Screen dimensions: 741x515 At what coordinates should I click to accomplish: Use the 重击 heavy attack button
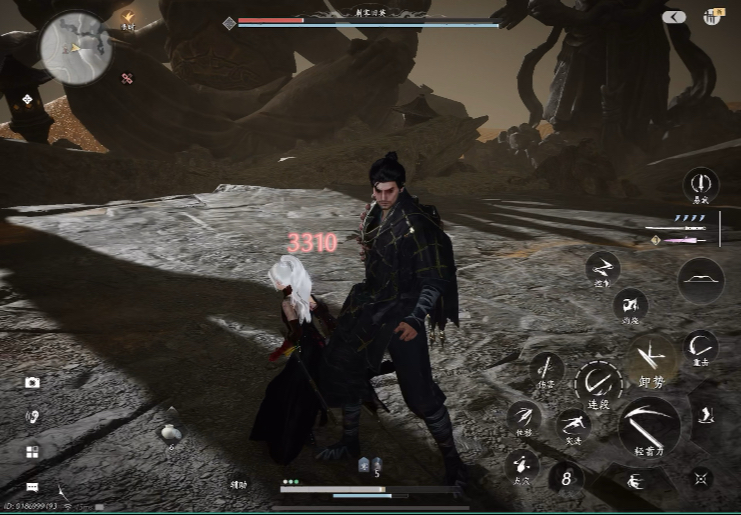701,347
